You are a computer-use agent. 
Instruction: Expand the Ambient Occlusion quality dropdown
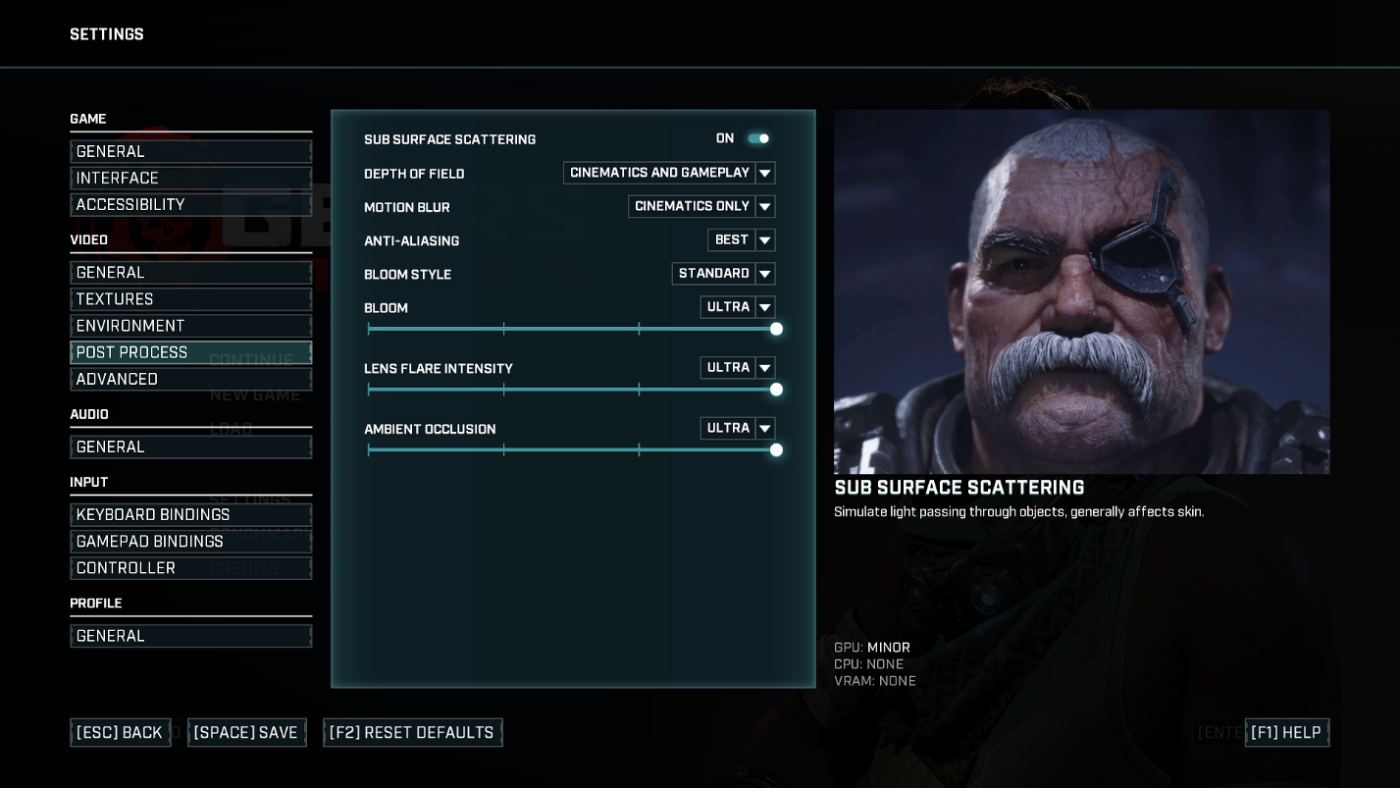click(x=764, y=428)
